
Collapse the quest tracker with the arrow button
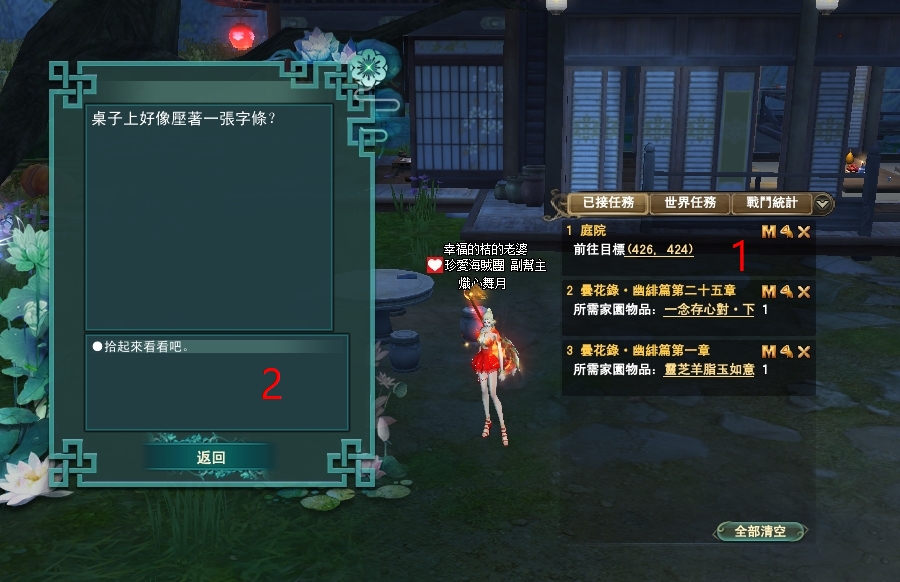pyautogui.click(x=823, y=203)
